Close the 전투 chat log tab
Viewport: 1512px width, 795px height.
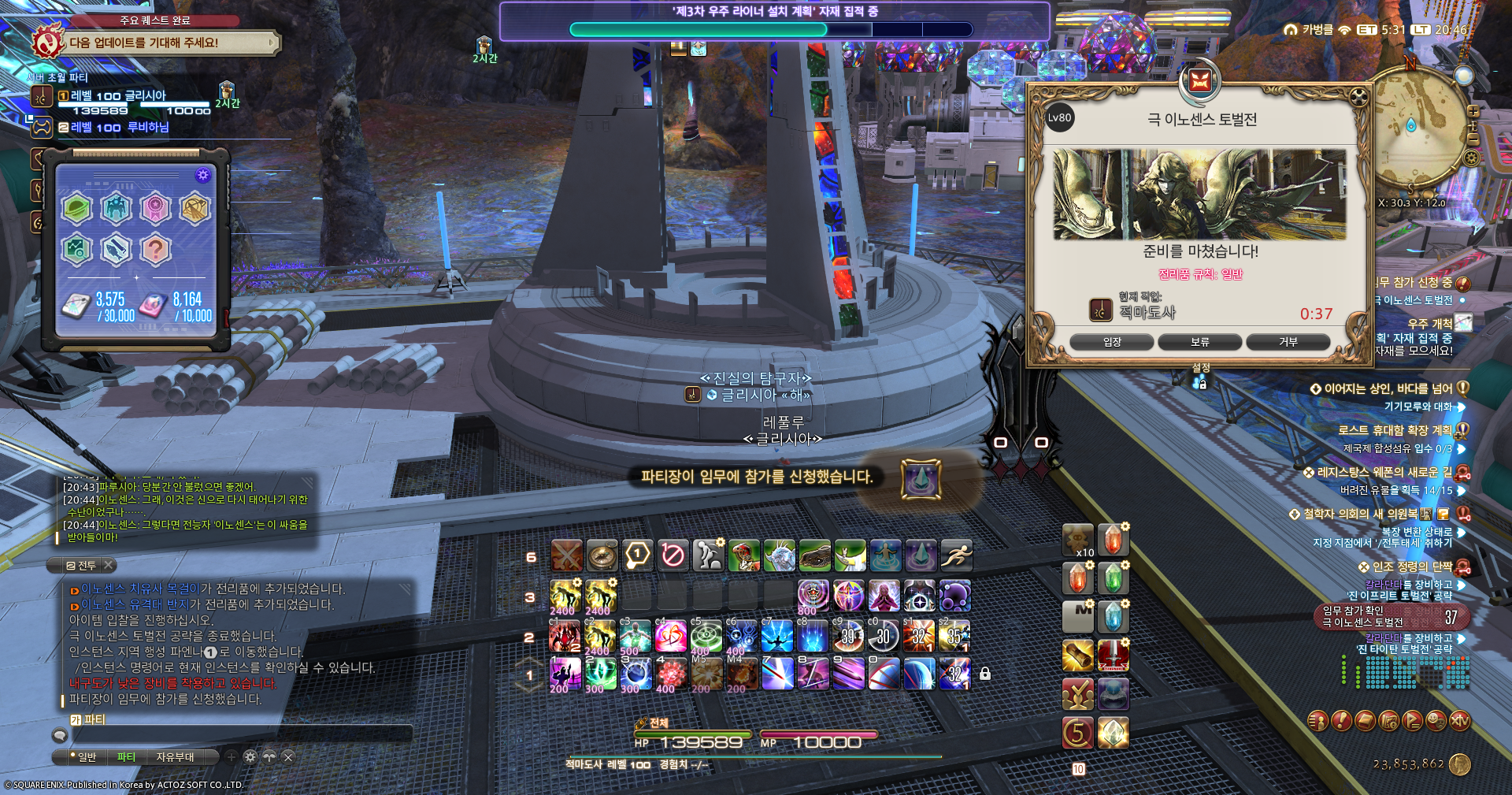pos(109,565)
